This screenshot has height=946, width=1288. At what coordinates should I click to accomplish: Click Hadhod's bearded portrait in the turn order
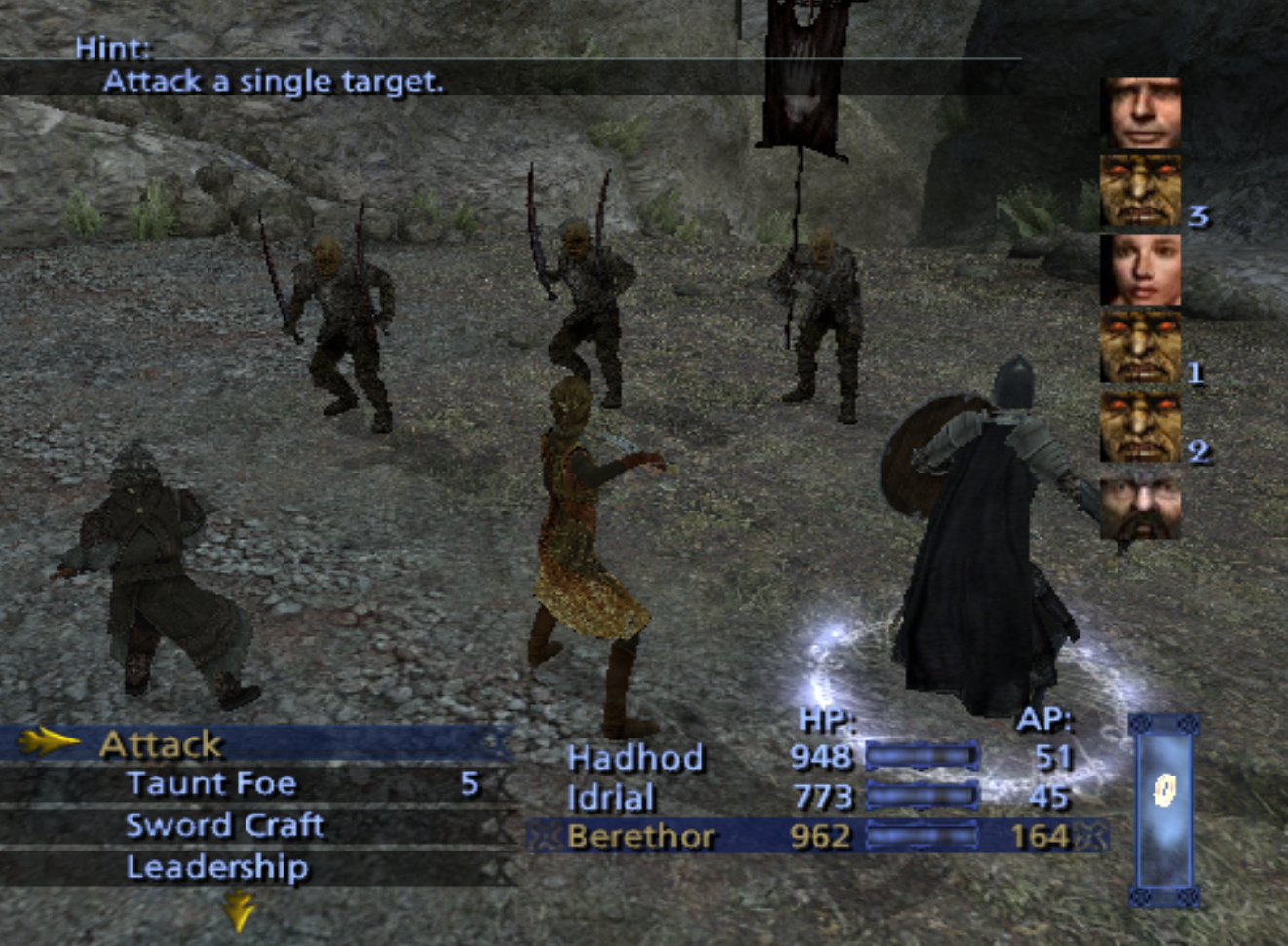(x=1140, y=505)
